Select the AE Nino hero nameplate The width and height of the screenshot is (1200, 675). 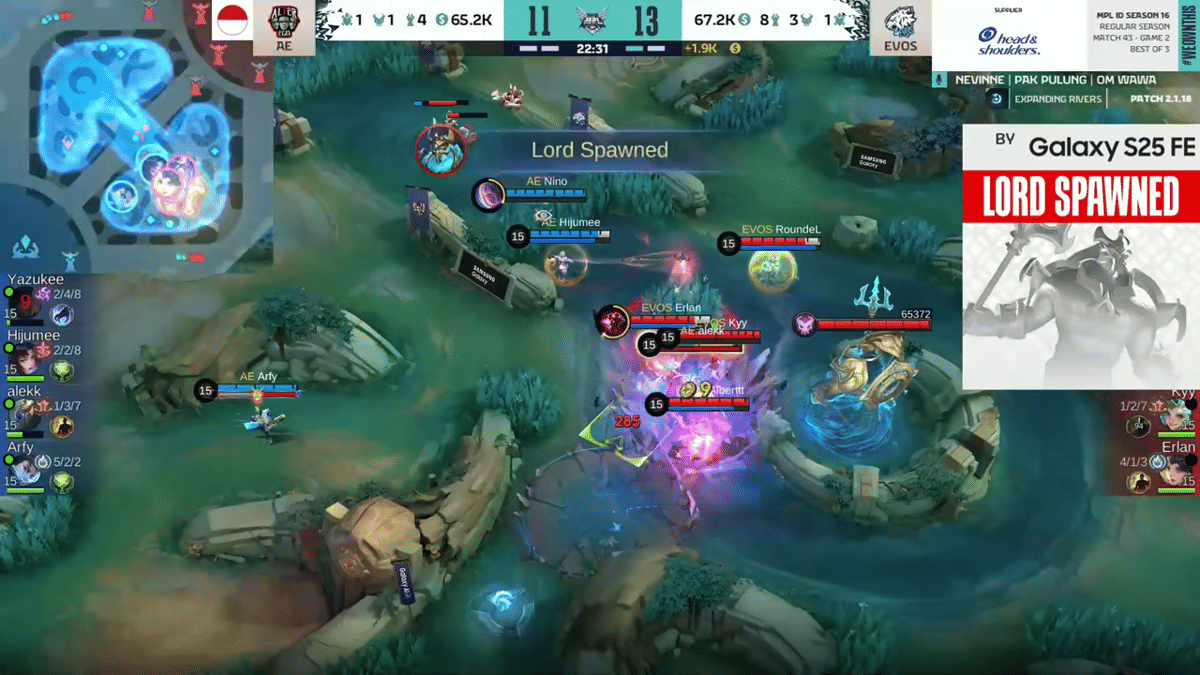click(x=547, y=182)
